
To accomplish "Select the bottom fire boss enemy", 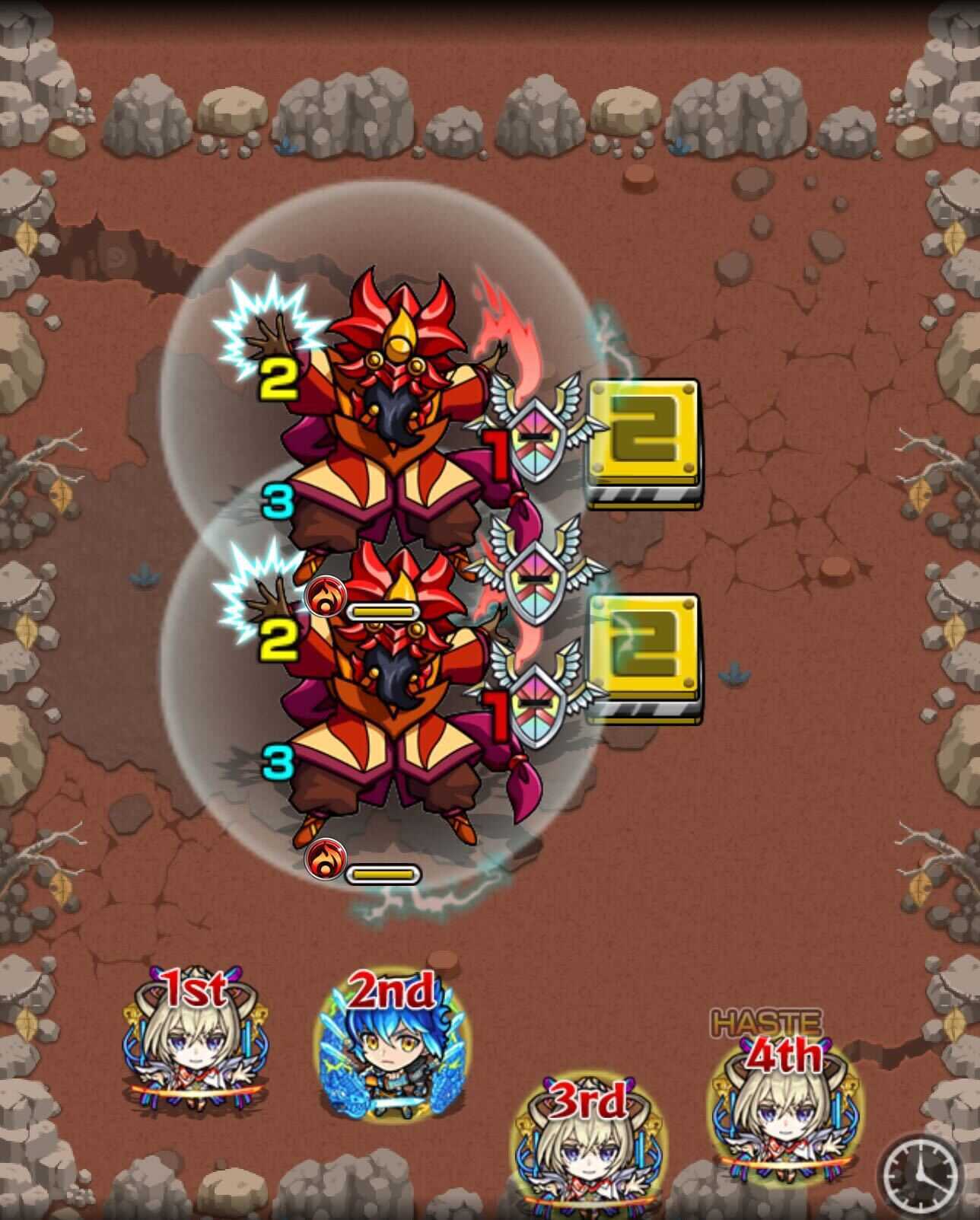I will (x=396, y=685).
